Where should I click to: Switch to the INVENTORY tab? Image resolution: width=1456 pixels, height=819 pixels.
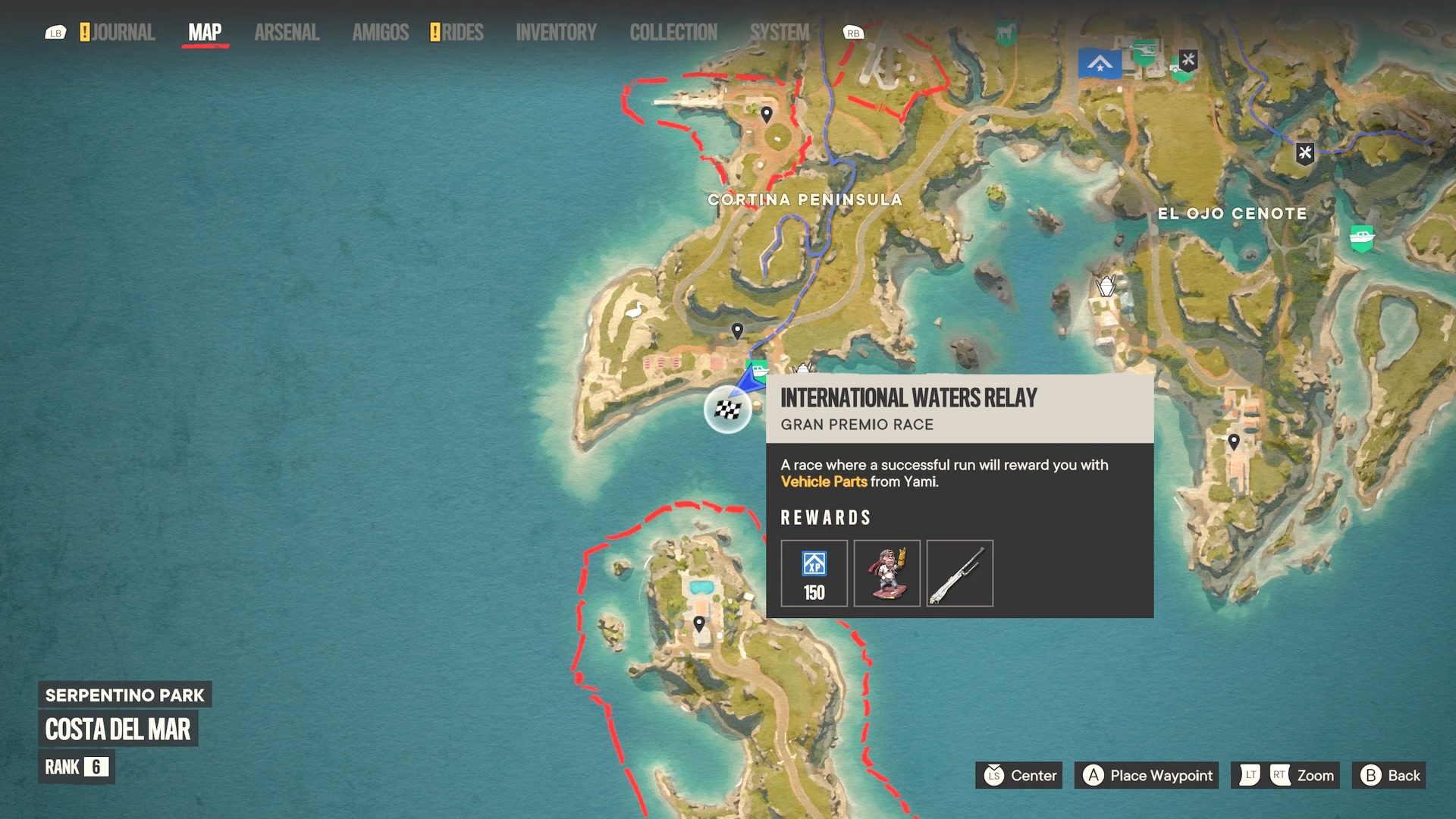pyautogui.click(x=557, y=32)
